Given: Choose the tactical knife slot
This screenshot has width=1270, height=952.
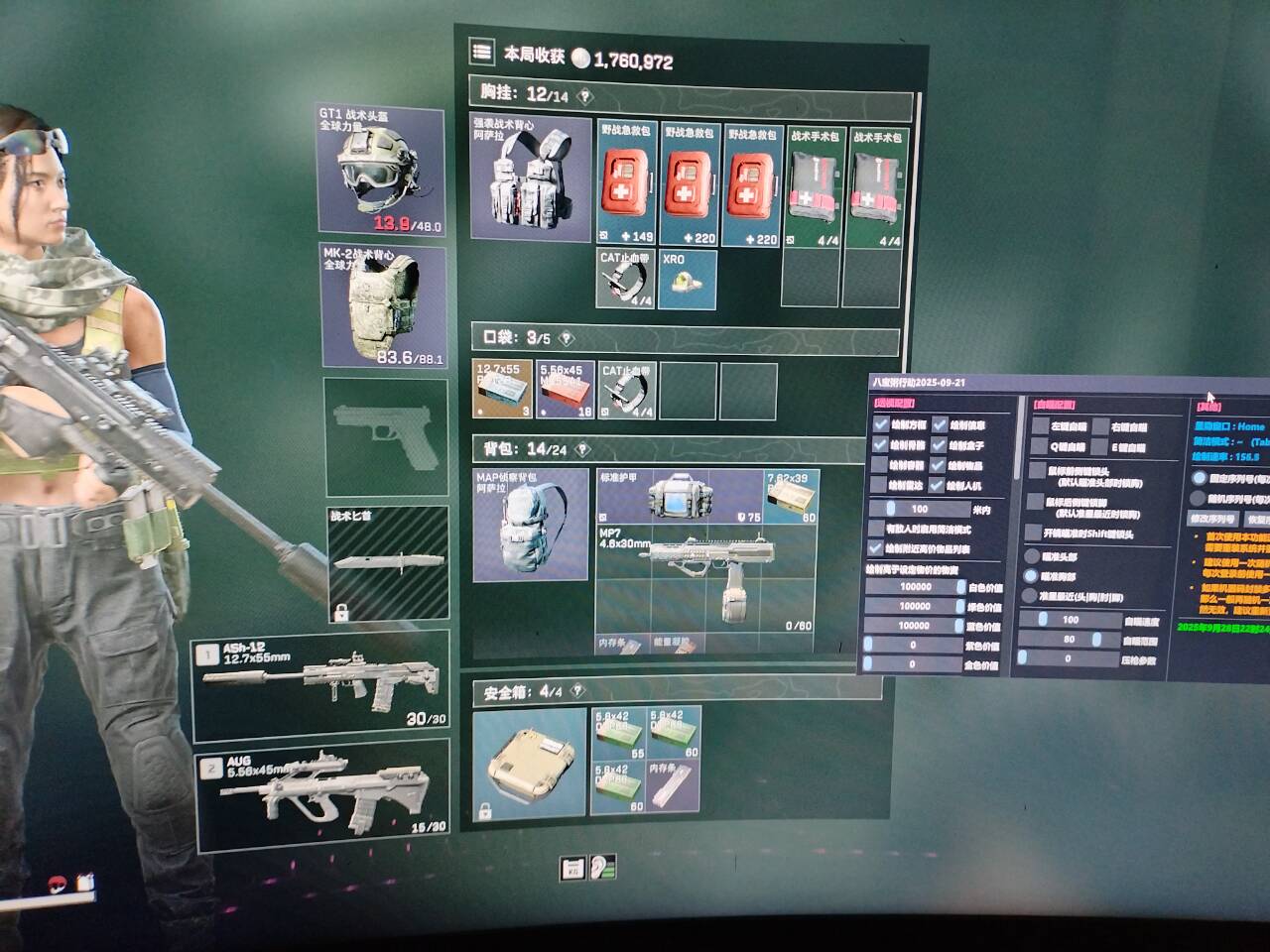Looking at the screenshot, I should coord(387,563).
